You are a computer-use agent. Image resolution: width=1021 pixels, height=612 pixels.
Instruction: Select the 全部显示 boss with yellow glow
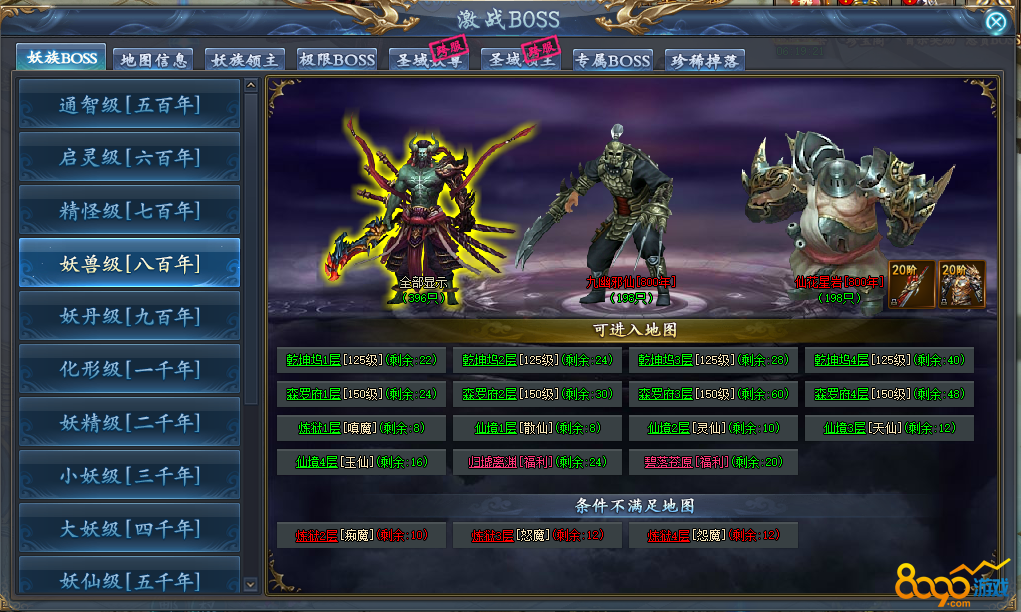(423, 210)
